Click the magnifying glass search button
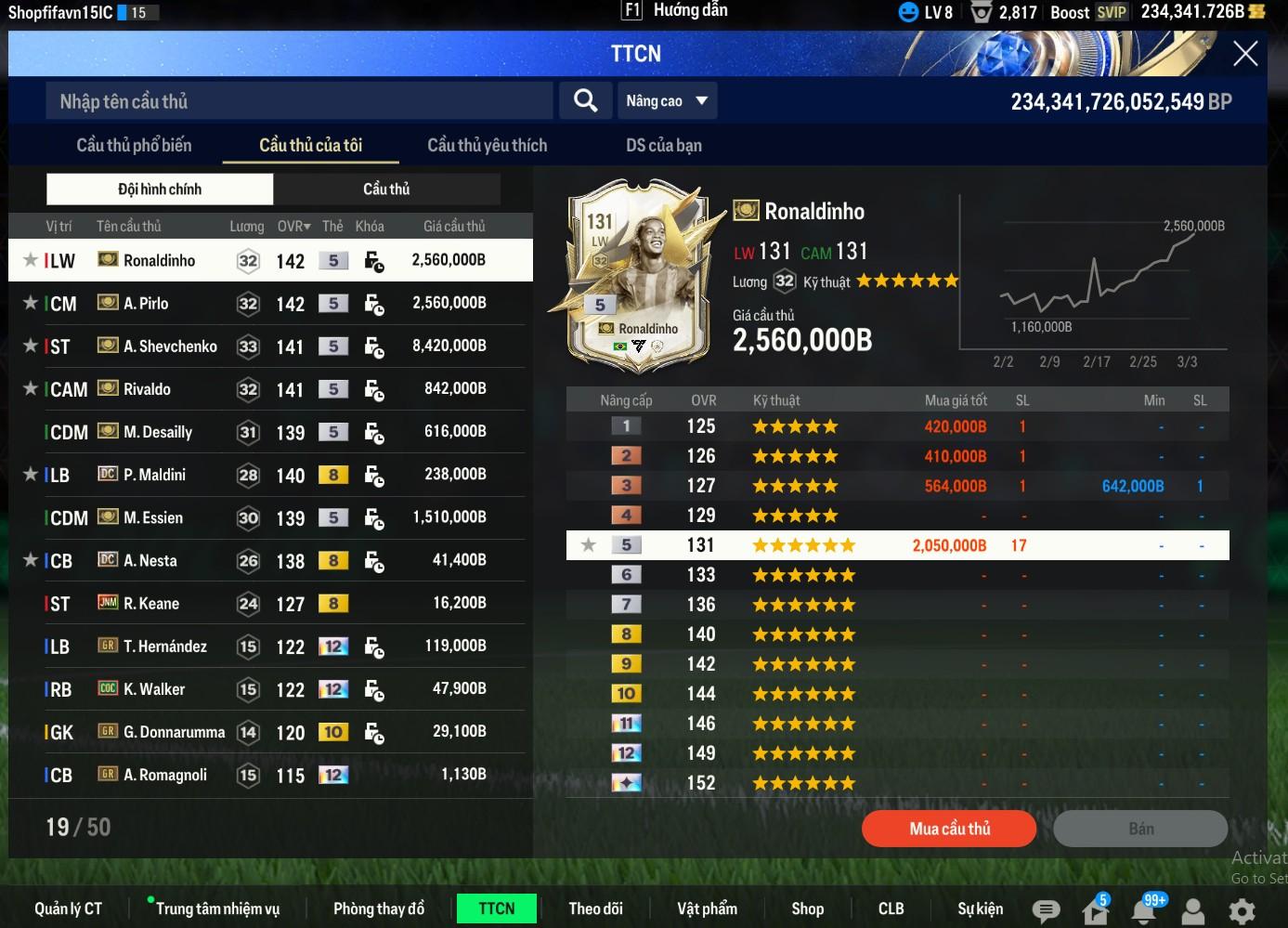The image size is (1288, 928). pos(585,100)
